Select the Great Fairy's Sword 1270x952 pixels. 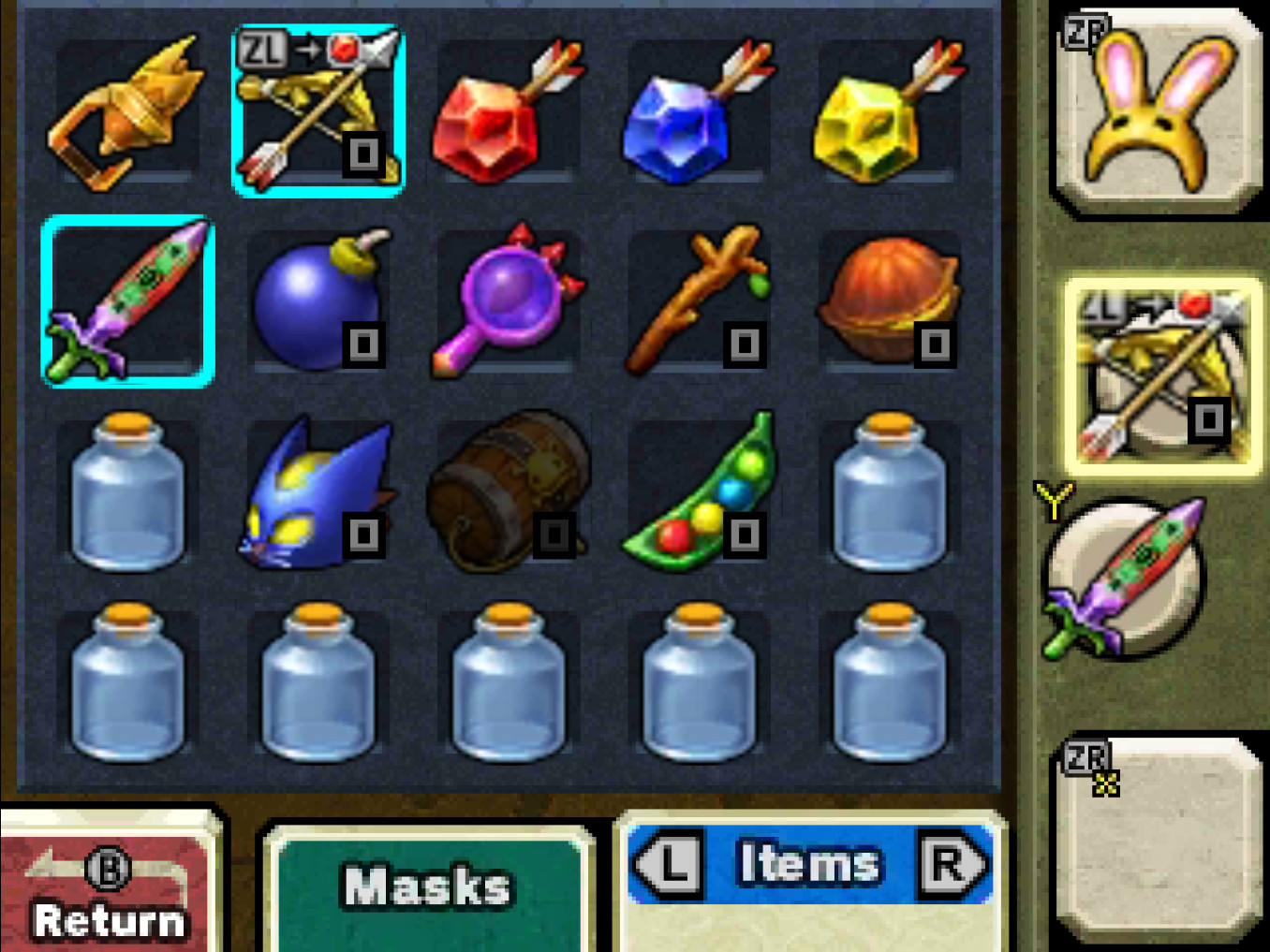(x=128, y=300)
